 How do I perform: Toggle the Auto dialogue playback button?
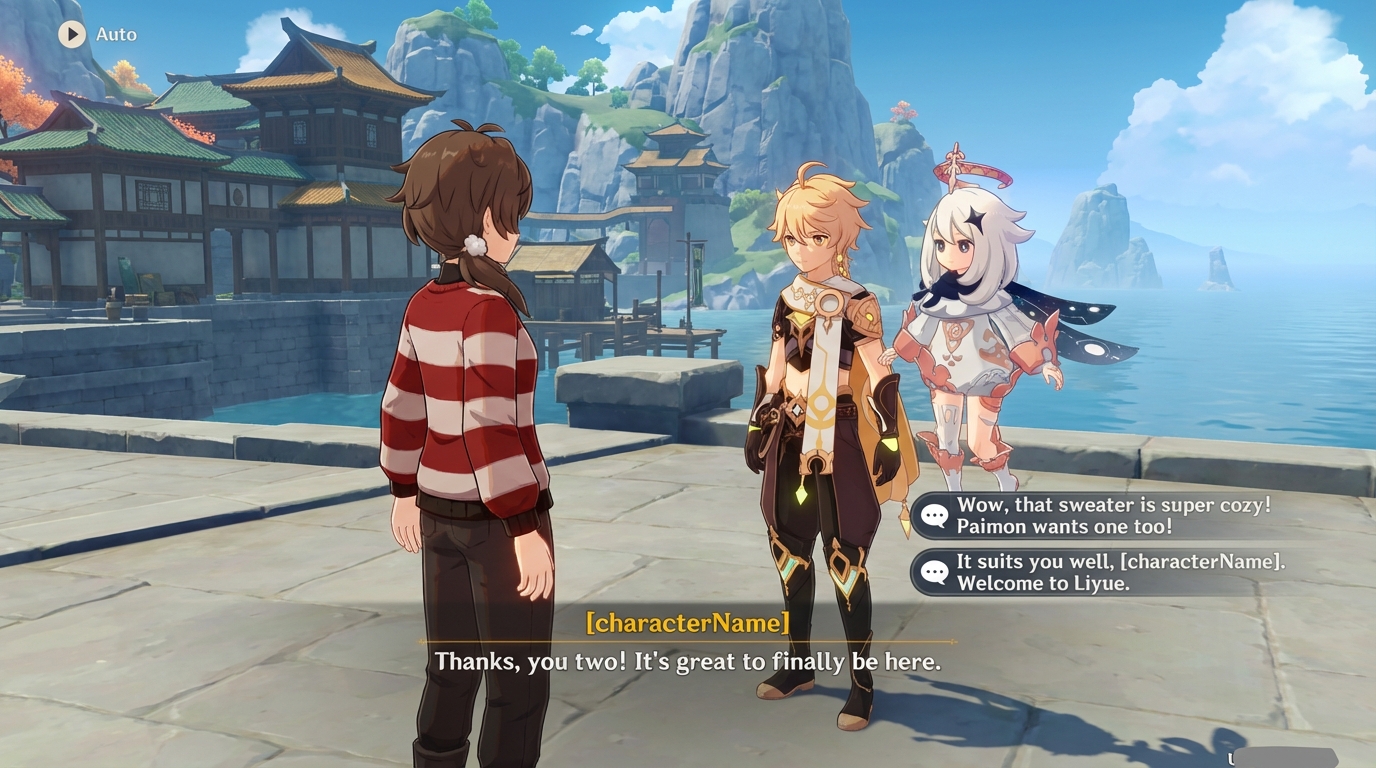pyautogui.click(x=72, y=34)
